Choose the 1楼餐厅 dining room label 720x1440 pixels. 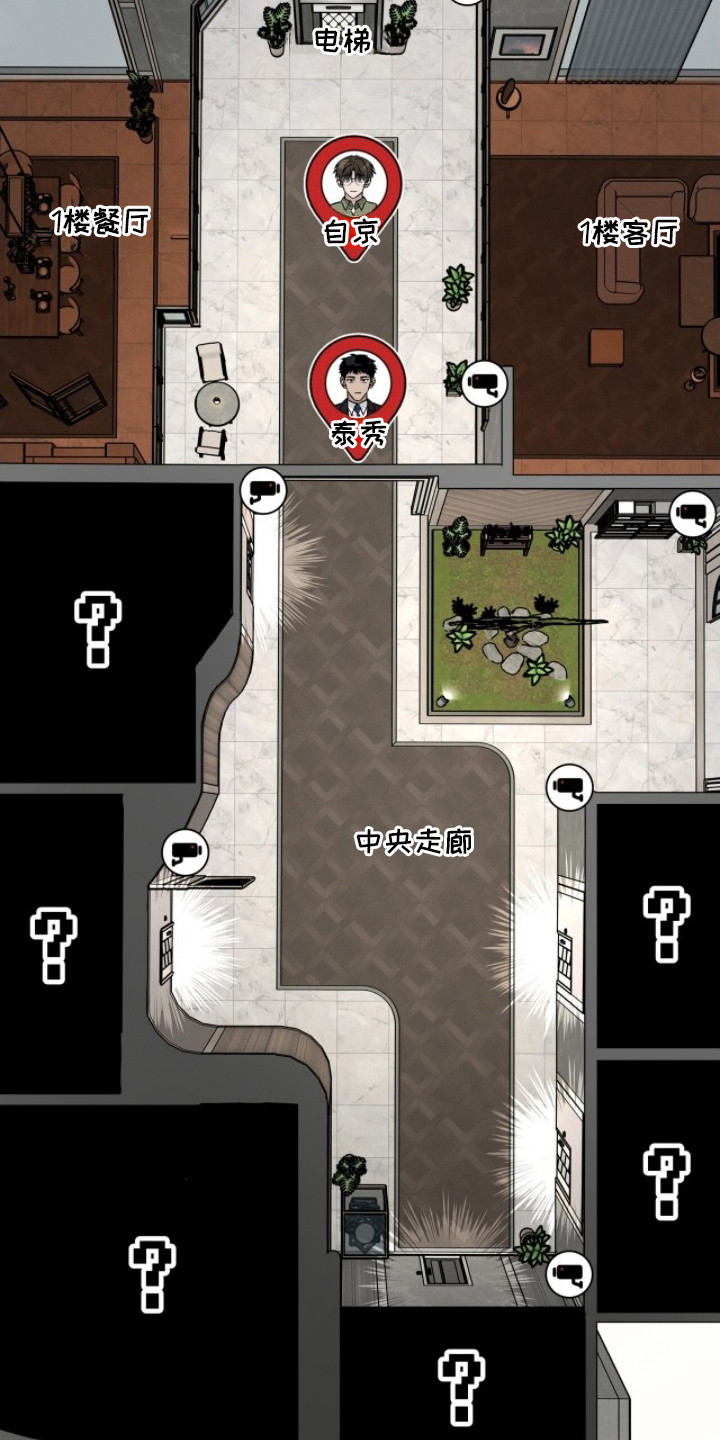coord(100,222)
